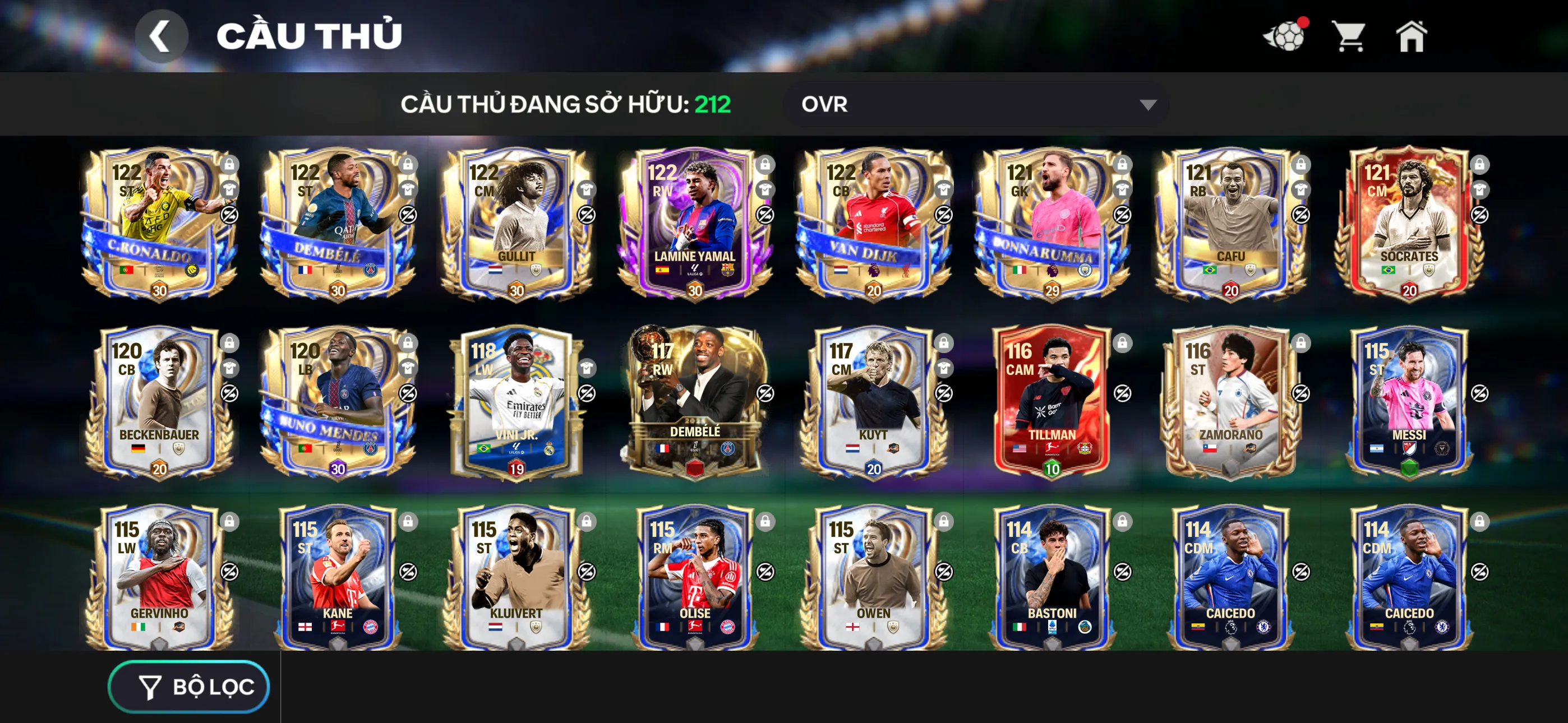
Task: Click the home icon
Action: (x=1412, y=38)
